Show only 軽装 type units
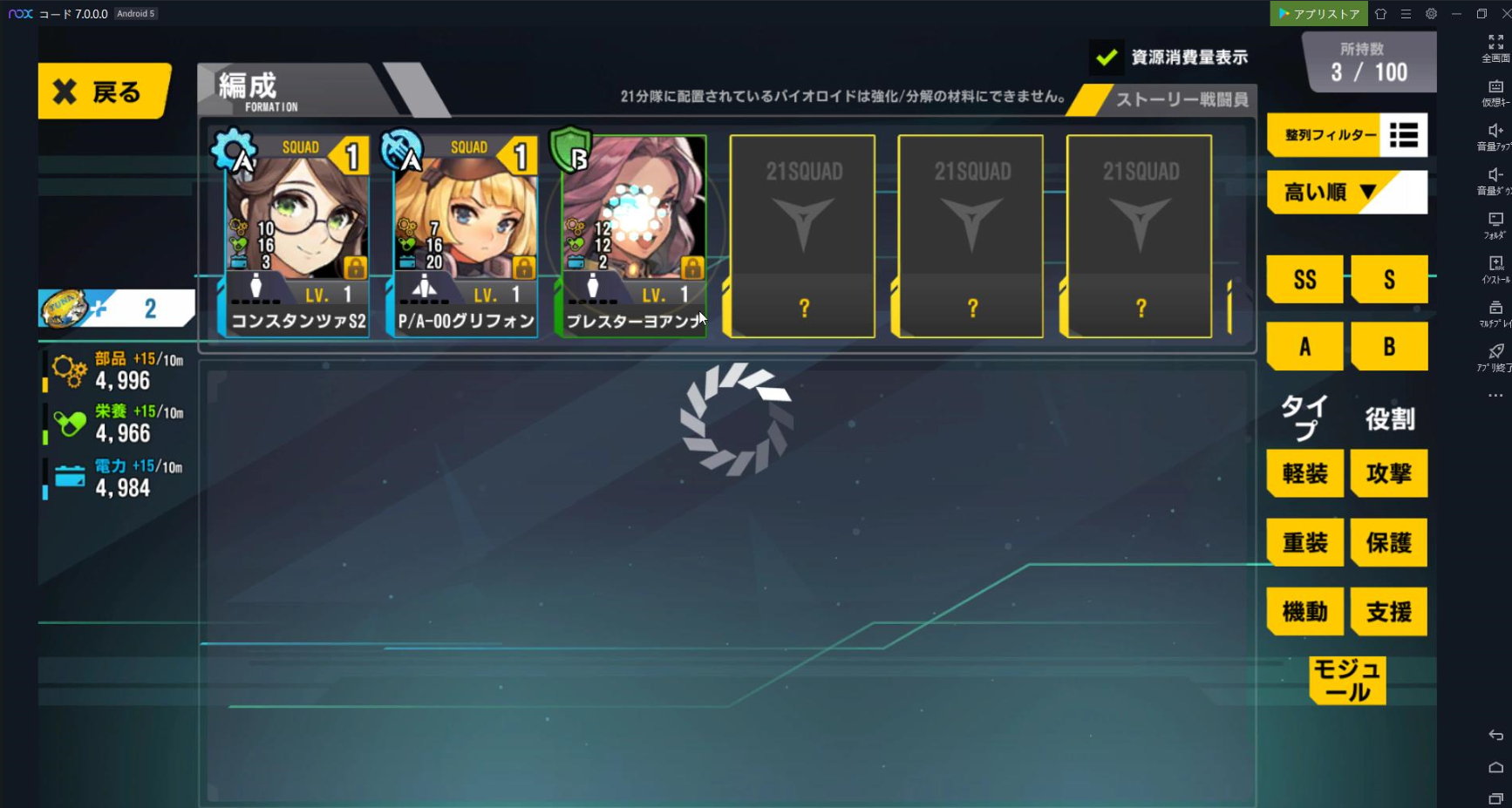Viewport: 1512px width, 808px height. (1304, 473)
